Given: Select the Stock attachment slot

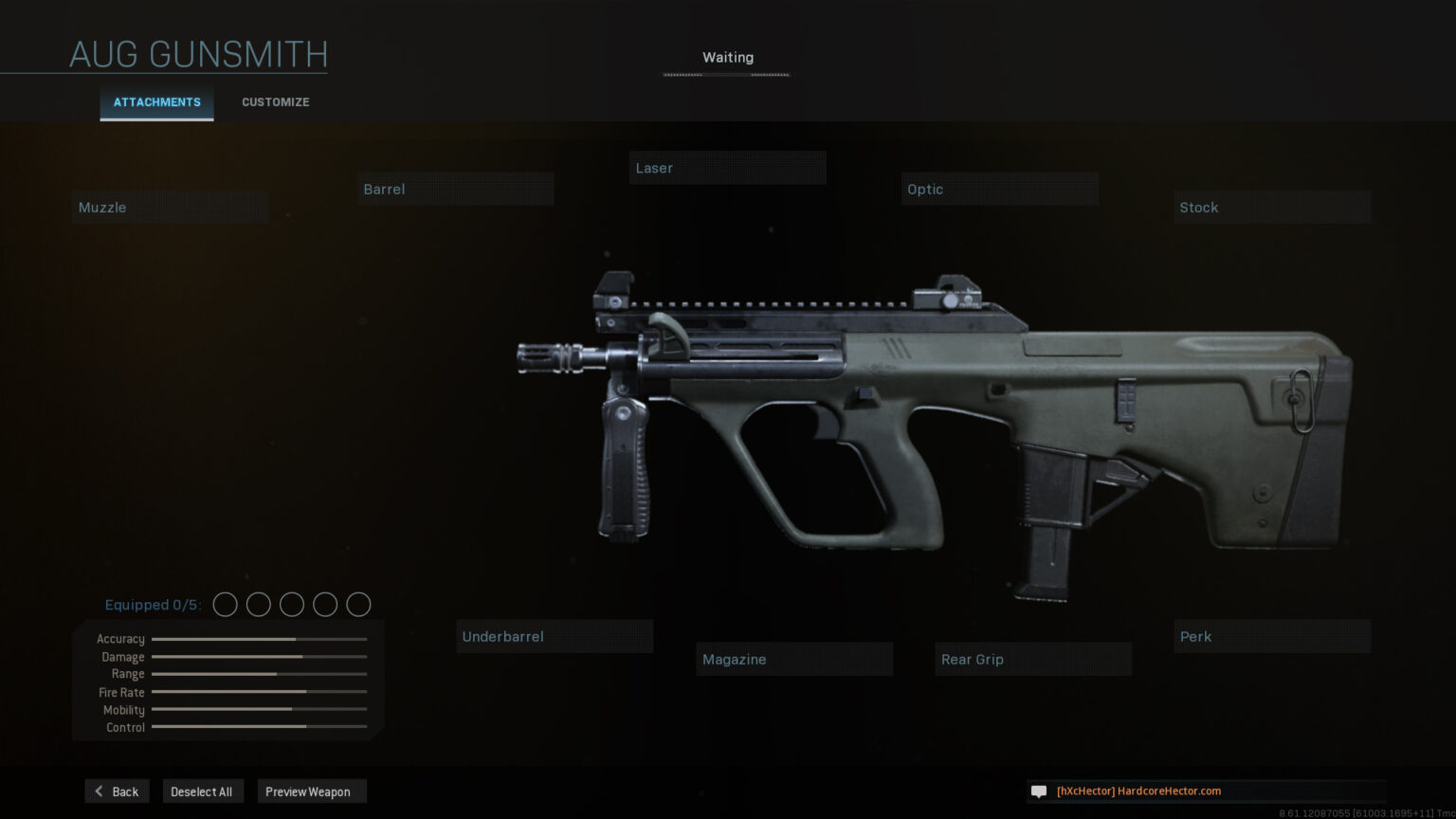Looking at the screenshot, I should [1272, 208].
